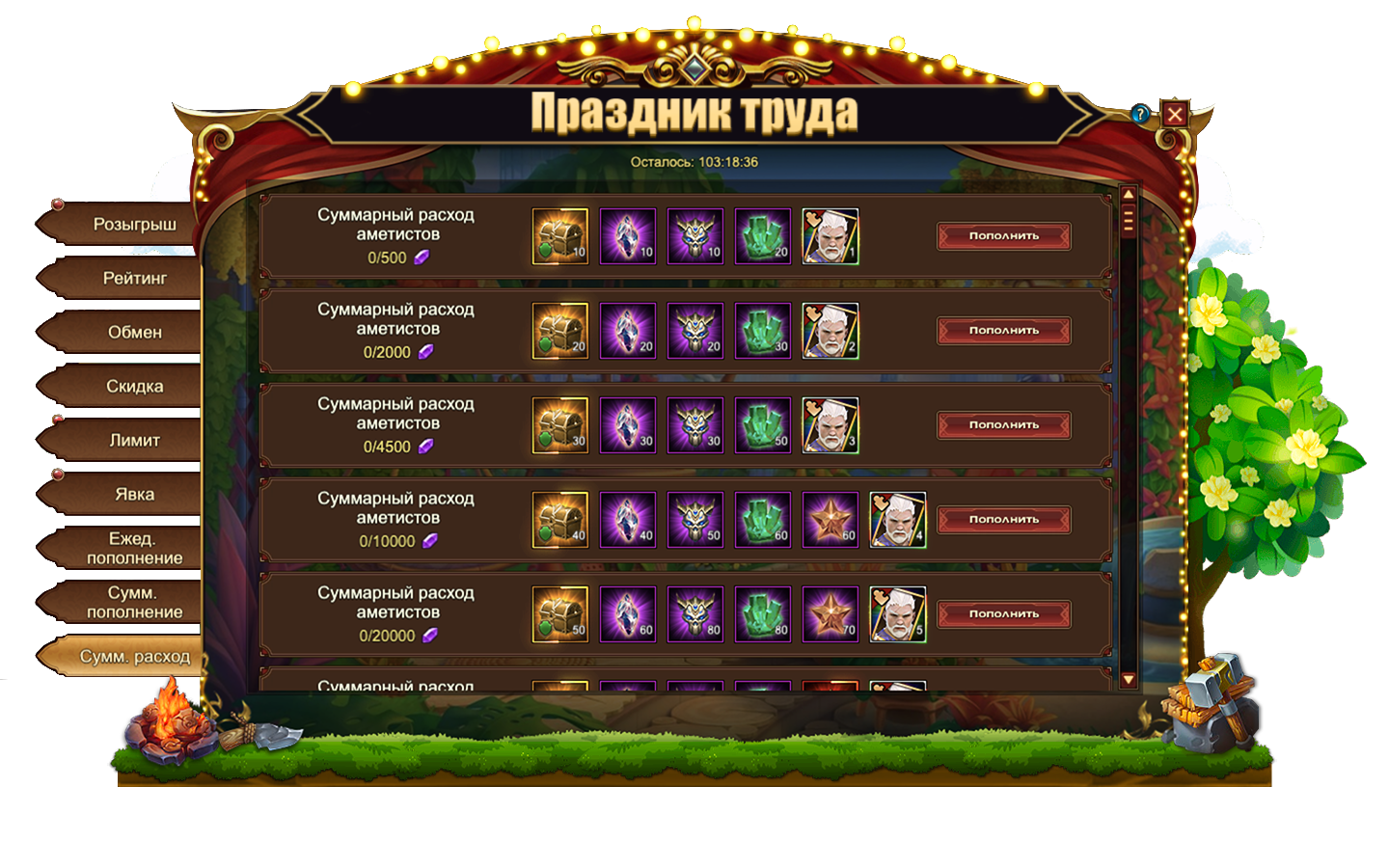Image resolution: width=1389 pixels, height=868 pixels.
Task: Open the Рейтинг tab
Action: [134, 279]
